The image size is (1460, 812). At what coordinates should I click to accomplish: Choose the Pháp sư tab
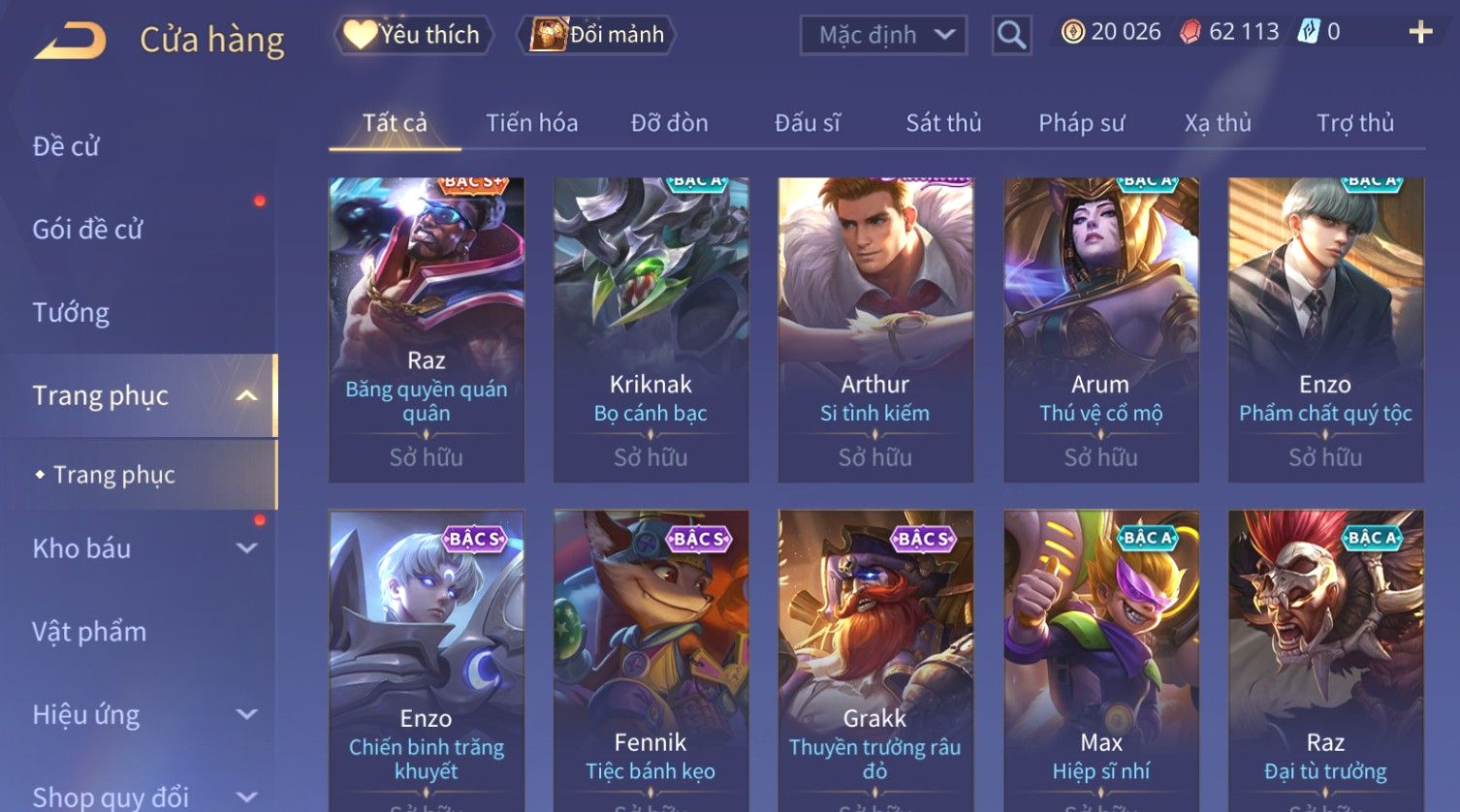click(x=1081, y=123)
